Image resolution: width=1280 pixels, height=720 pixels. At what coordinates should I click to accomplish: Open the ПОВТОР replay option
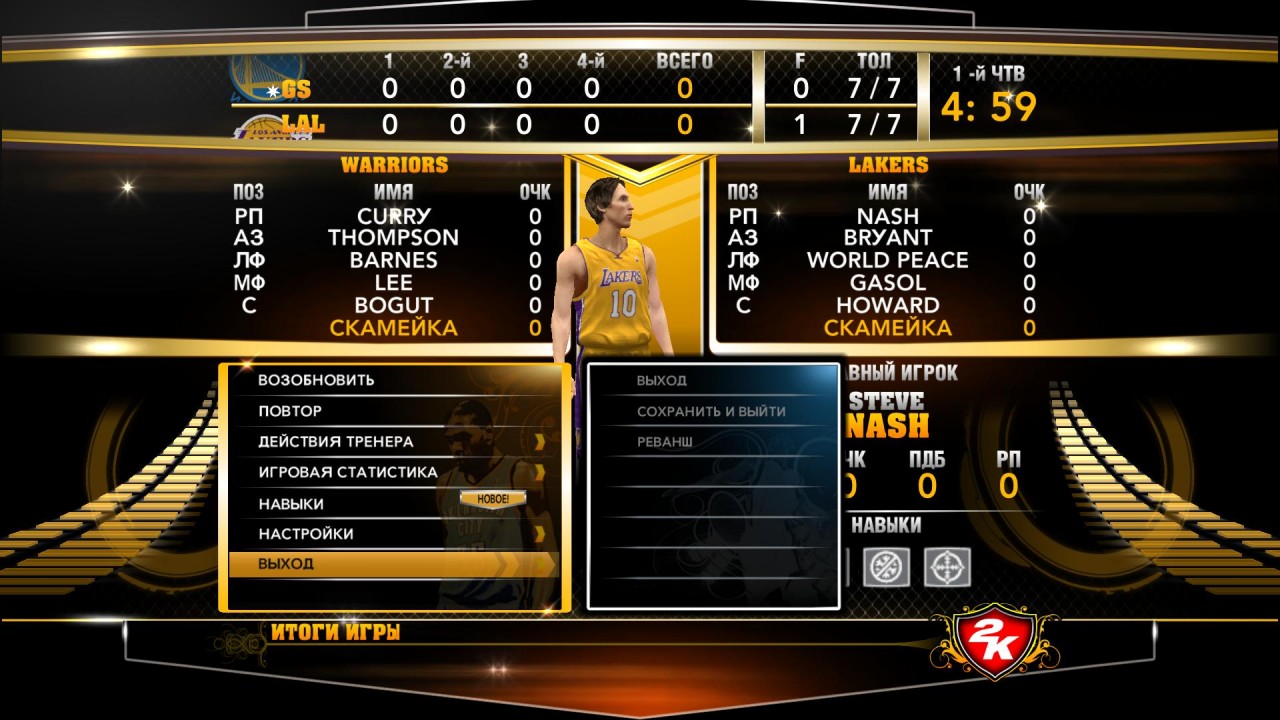290,411
